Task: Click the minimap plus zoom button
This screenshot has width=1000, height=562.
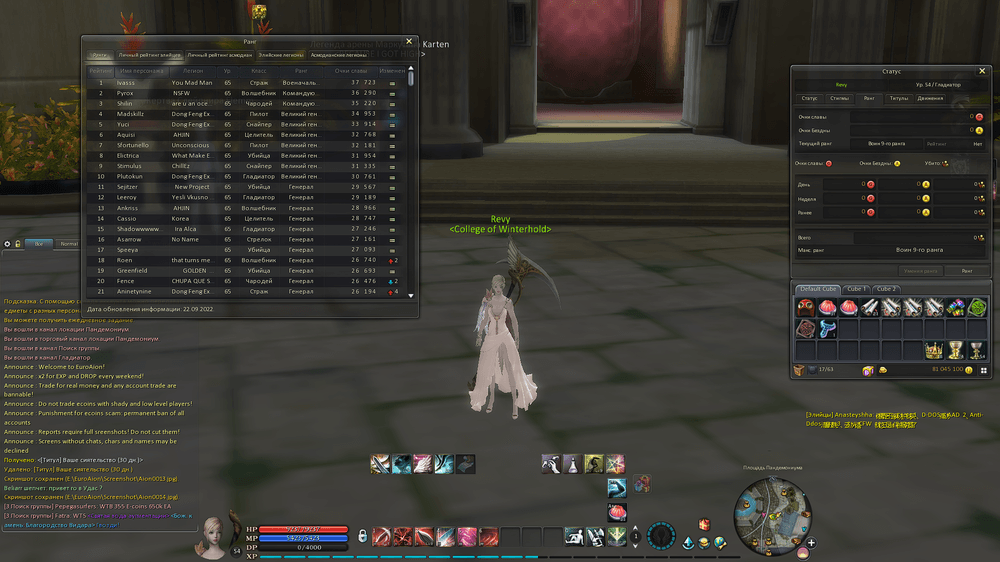Action: (x=811, y=544)
